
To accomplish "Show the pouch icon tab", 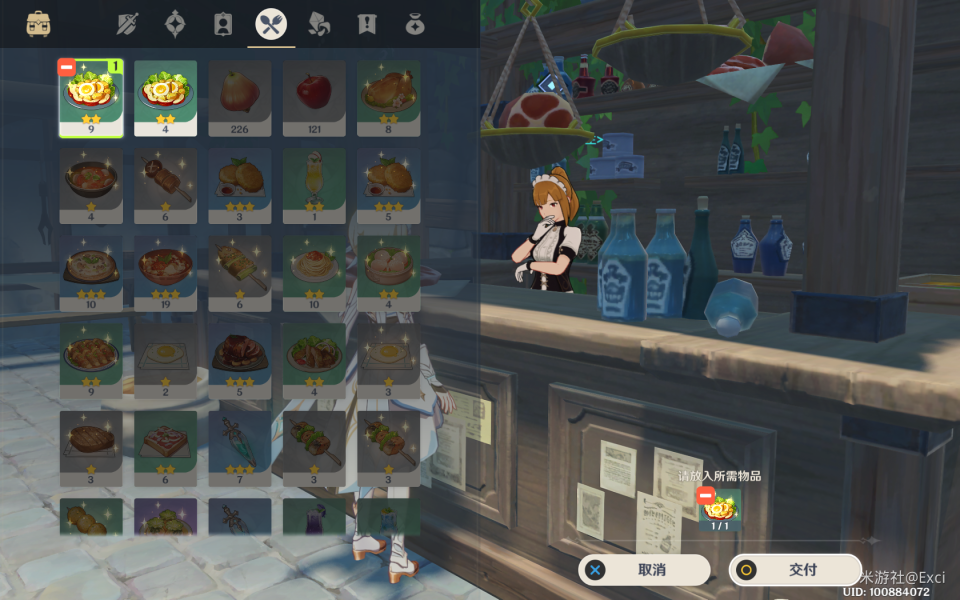I will (415, 24).
